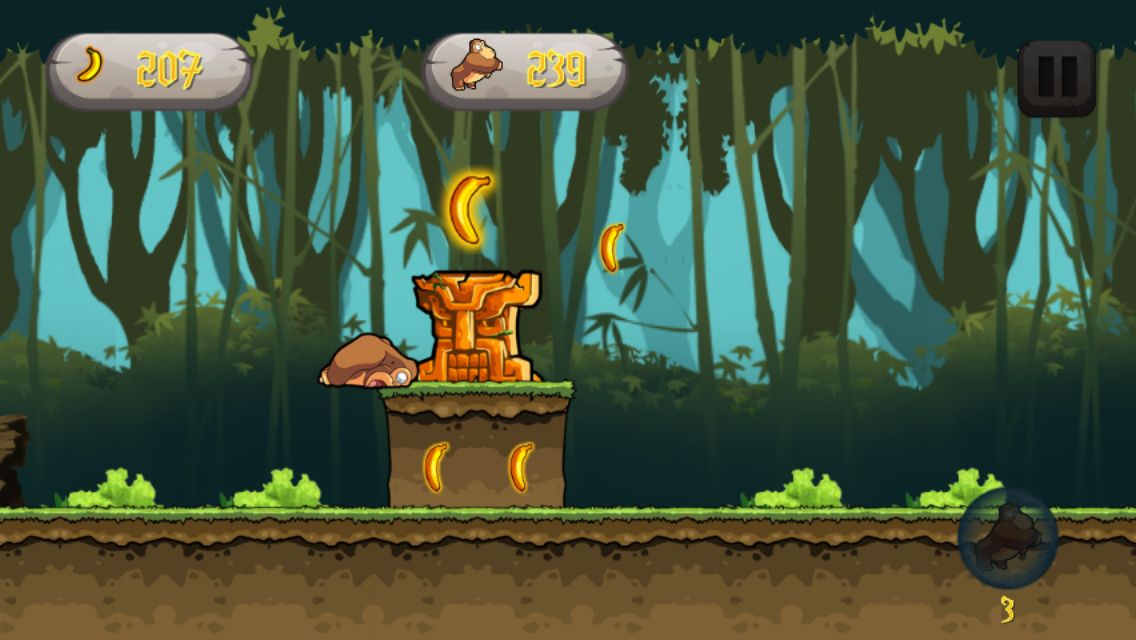Pause the game with the pause button
This screenshot has height=640, width=1136.
(x=1057, y=78)
